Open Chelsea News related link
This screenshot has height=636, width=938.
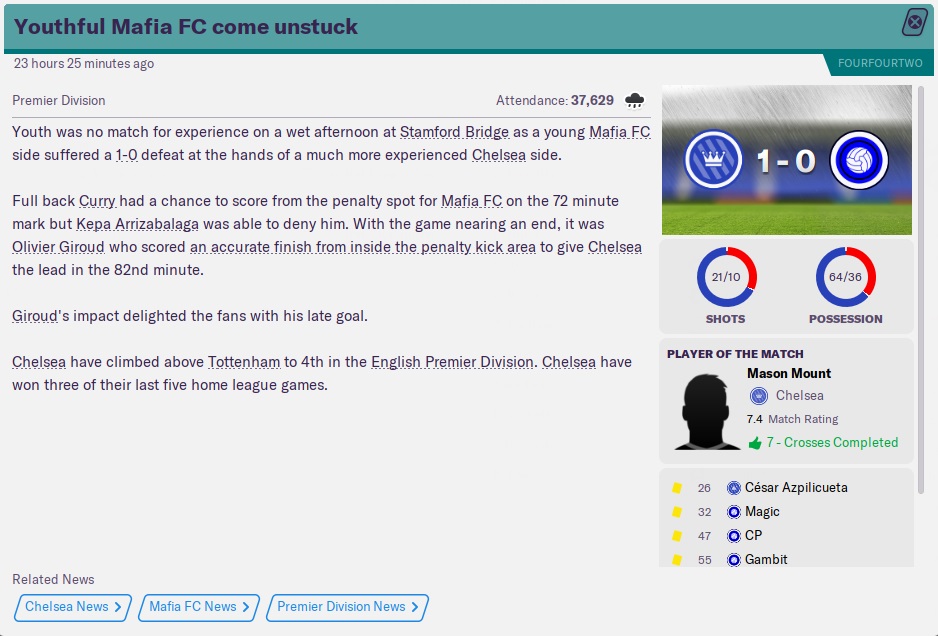coord(73,607)
